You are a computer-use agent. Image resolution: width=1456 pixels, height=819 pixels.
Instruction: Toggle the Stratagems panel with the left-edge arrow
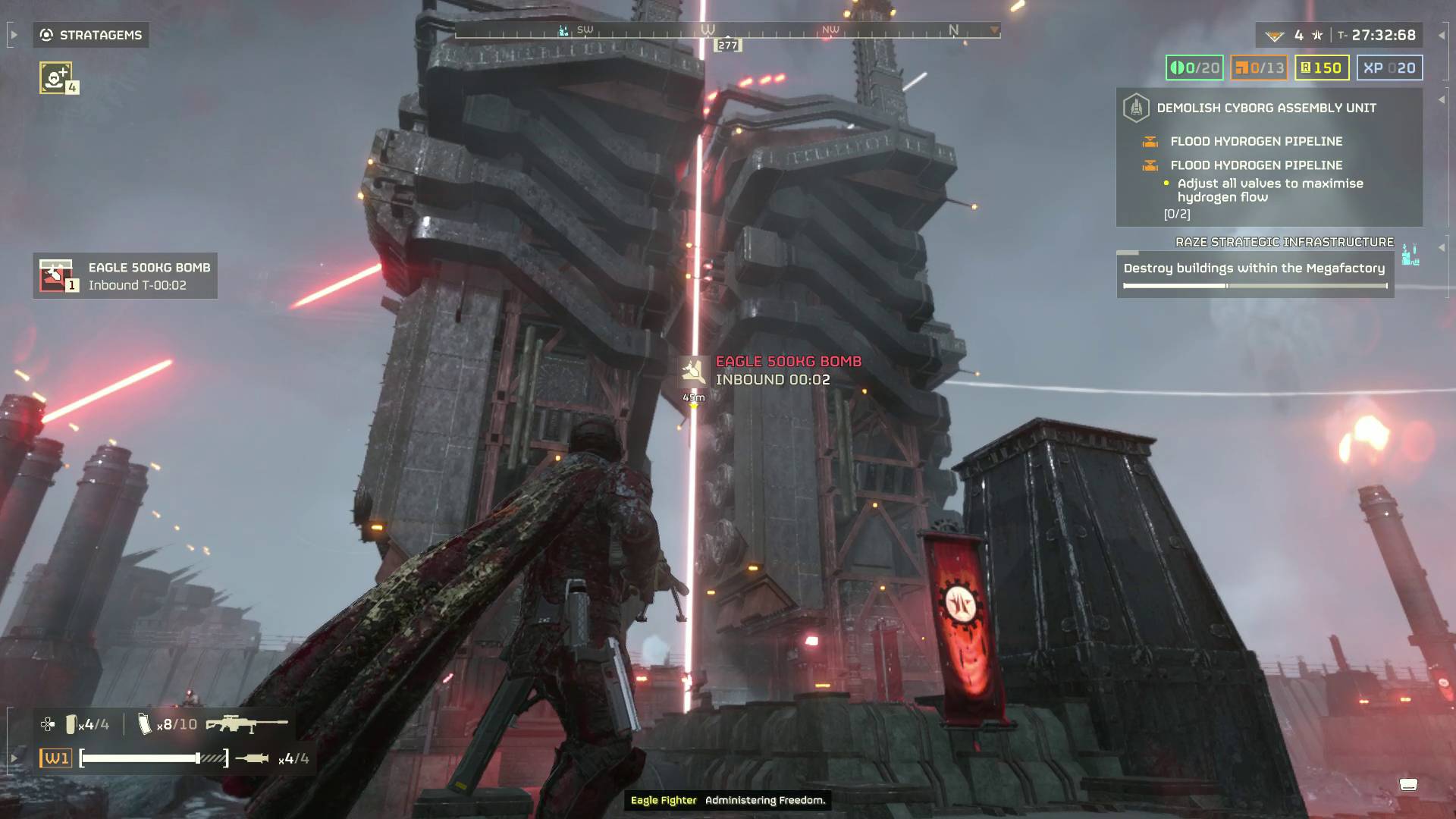coord(14,34)
